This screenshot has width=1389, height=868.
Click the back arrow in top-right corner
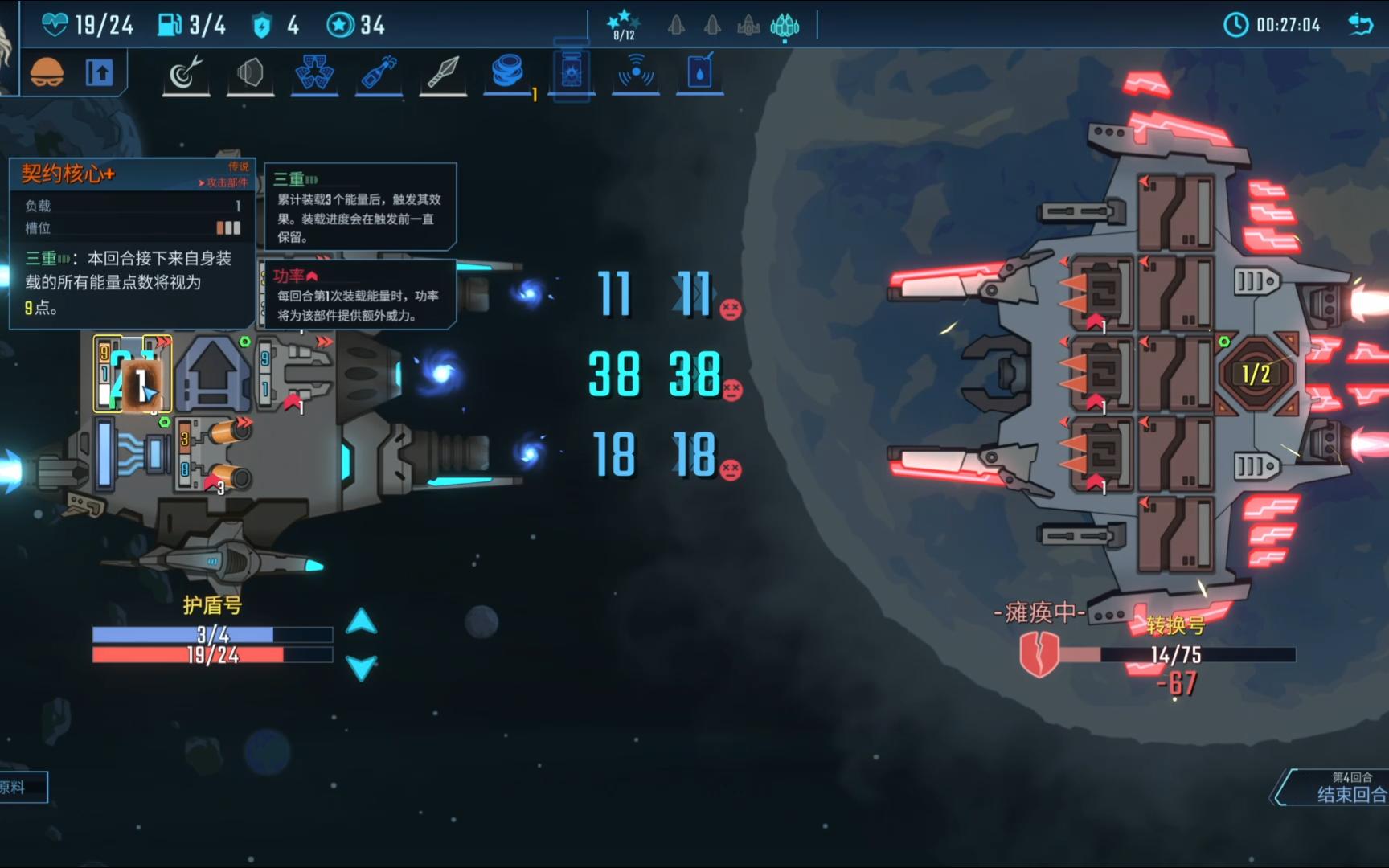(1360, 25)
